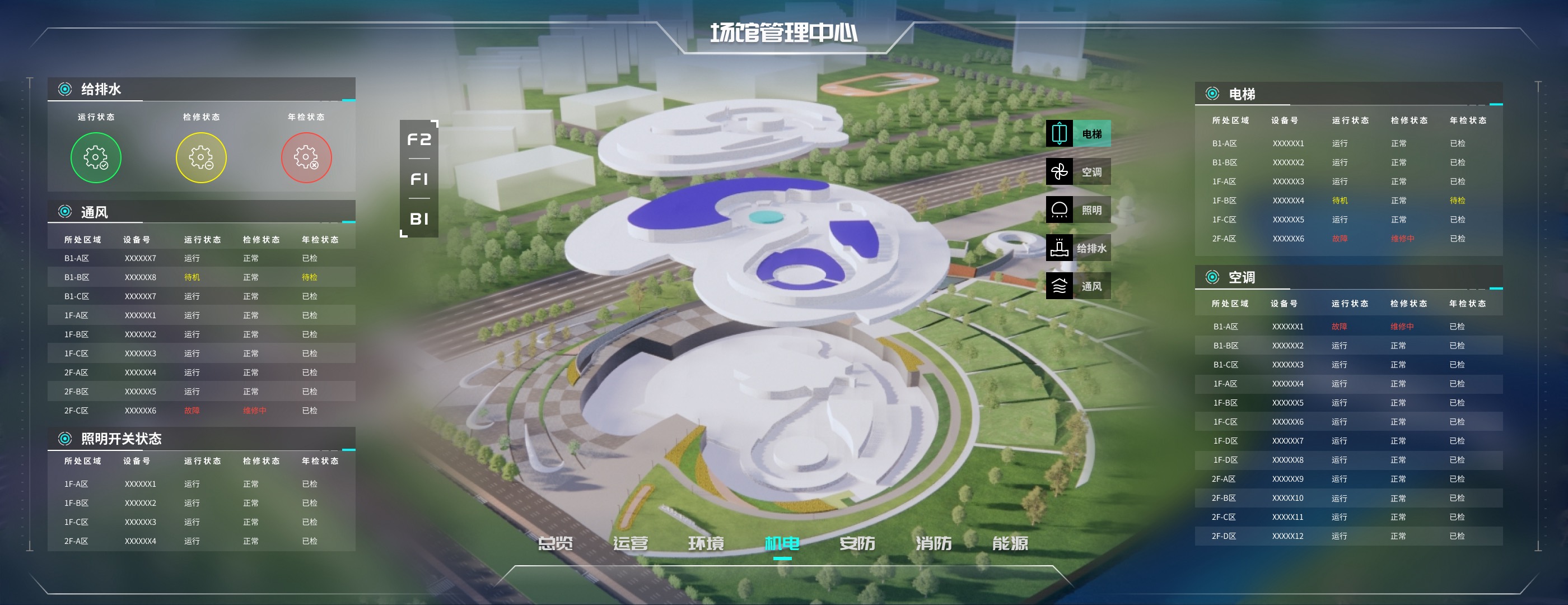Switch to basement floor B1
This screenshot has width=1568, height=605.
click(419, 218)
